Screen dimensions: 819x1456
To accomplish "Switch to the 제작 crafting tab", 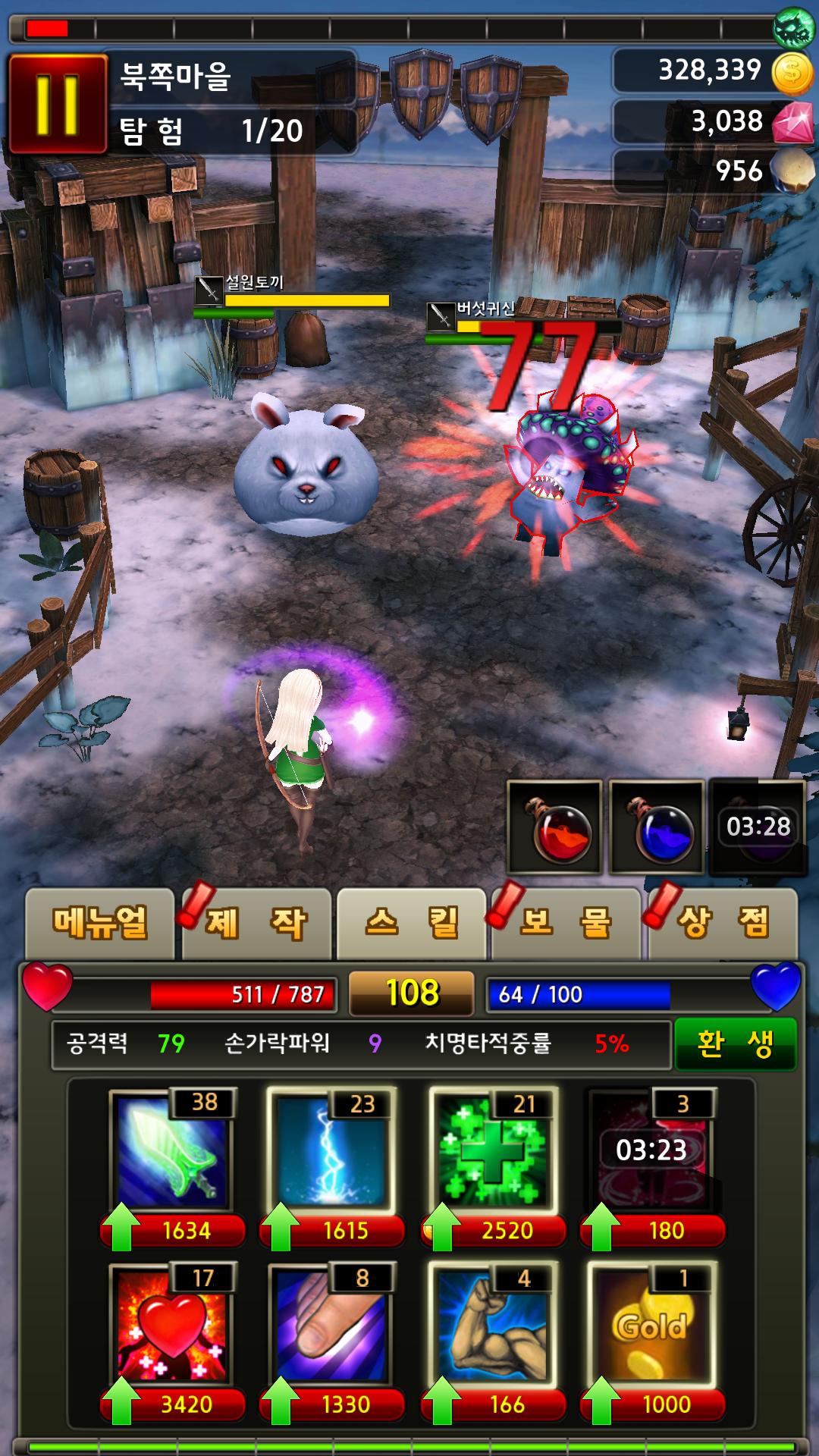I will (256, 923).
